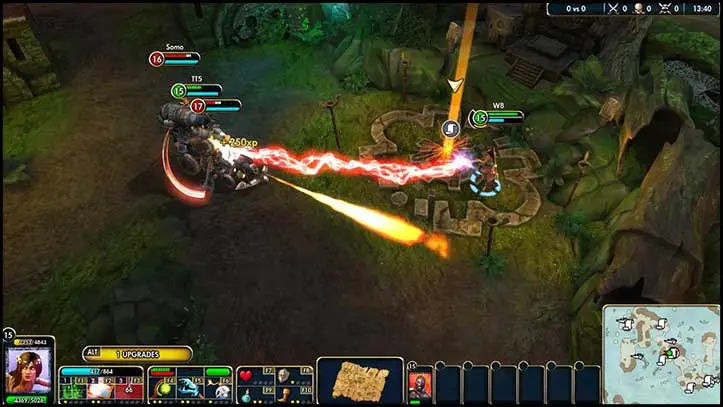Select the red heart item slot

click(248, 377)
